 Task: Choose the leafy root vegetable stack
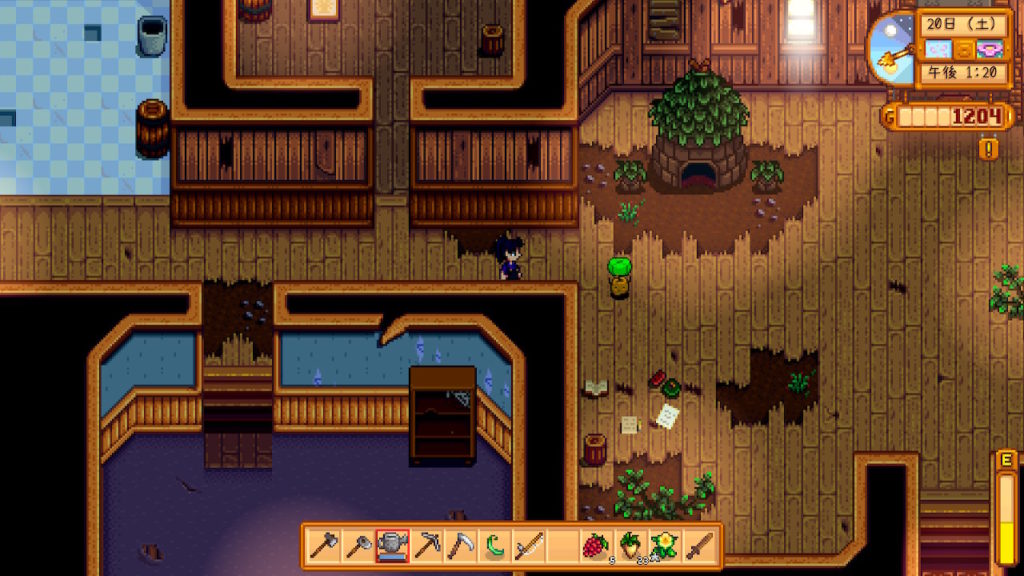[630, 546]
